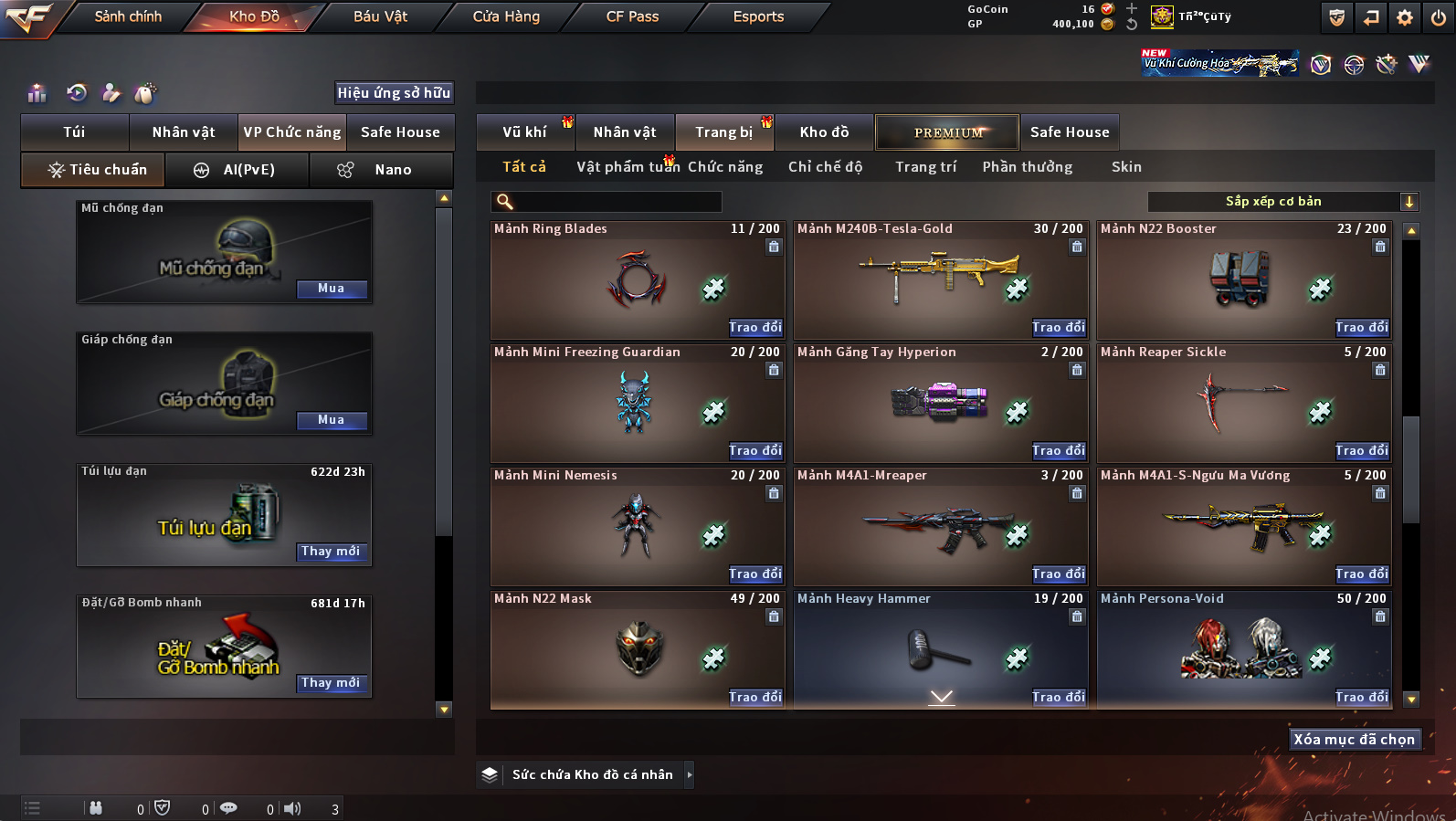Select the PREMIUM storage tab
The image size is (1456, 821).
click(948, 132)
